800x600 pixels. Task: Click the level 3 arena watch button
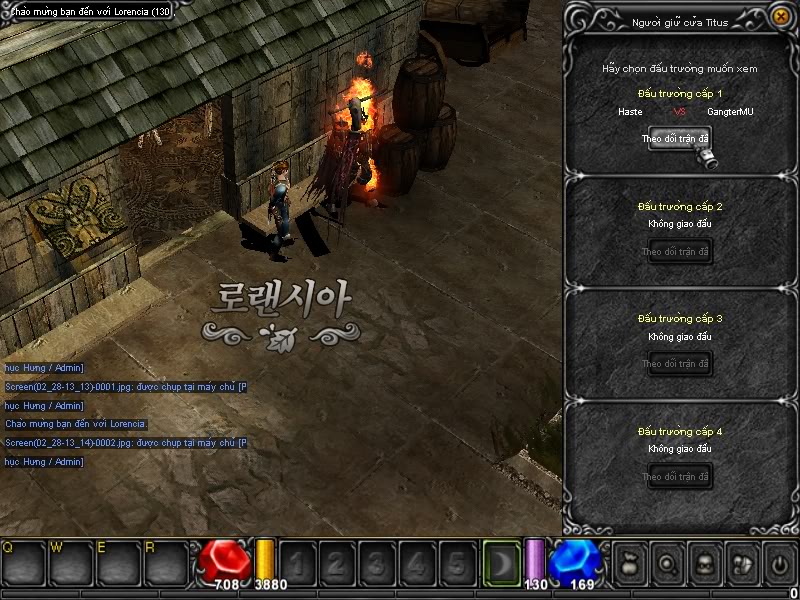pos(676,363)
